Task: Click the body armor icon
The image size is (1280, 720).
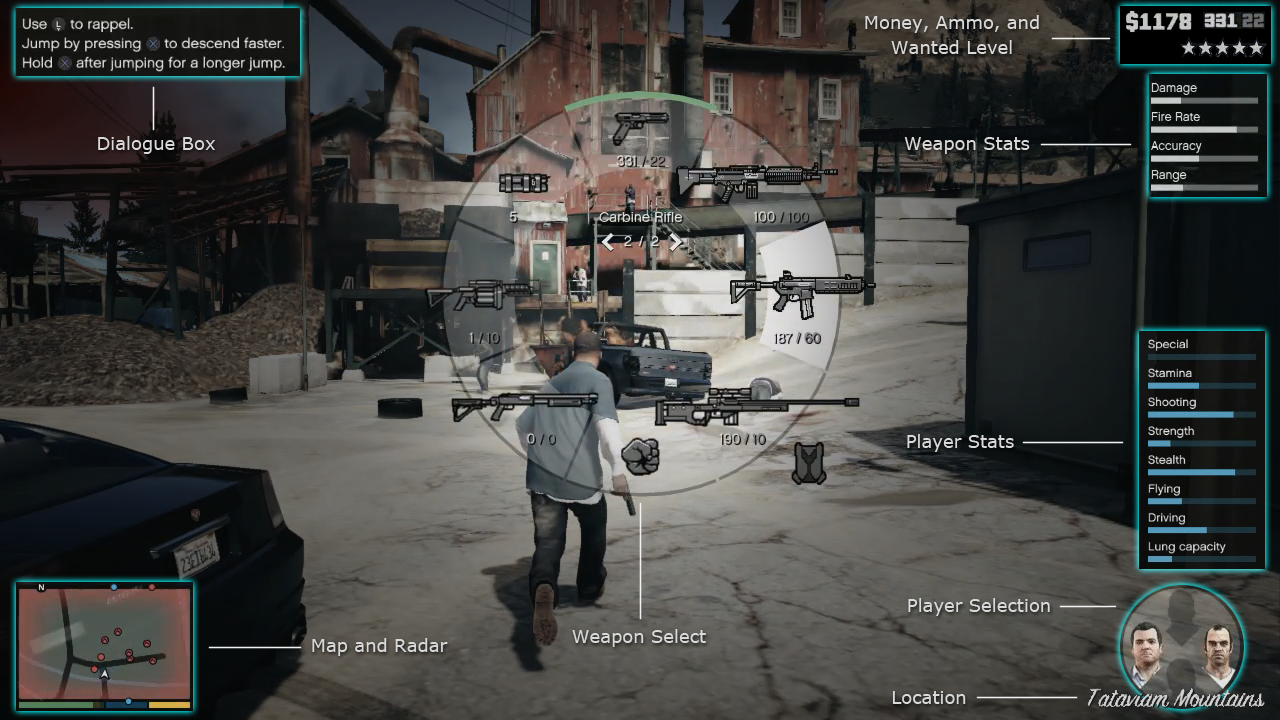Action: [x=809, y=464]
